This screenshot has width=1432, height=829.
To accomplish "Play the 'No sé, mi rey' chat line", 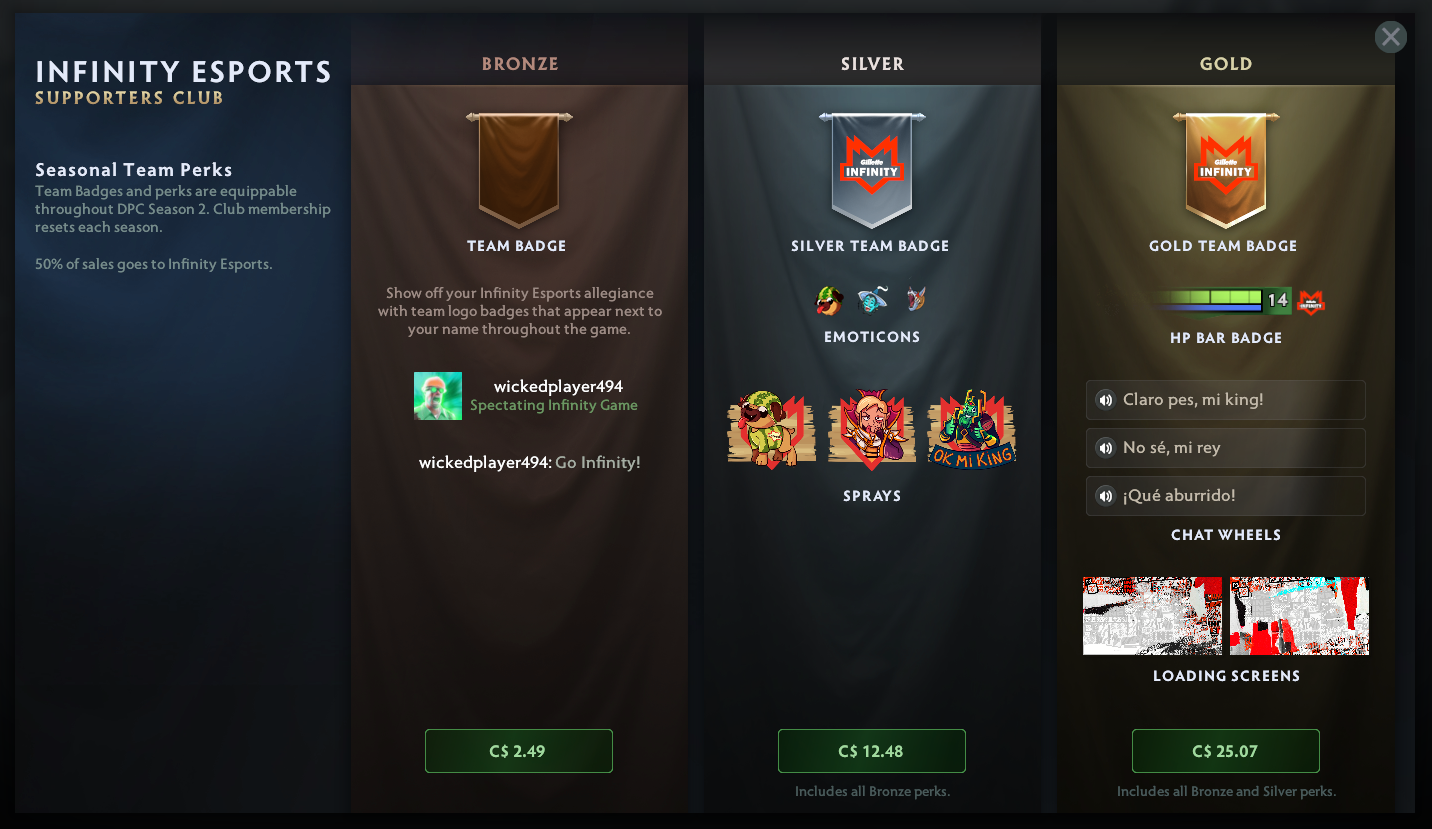I will click(1105, 448).
